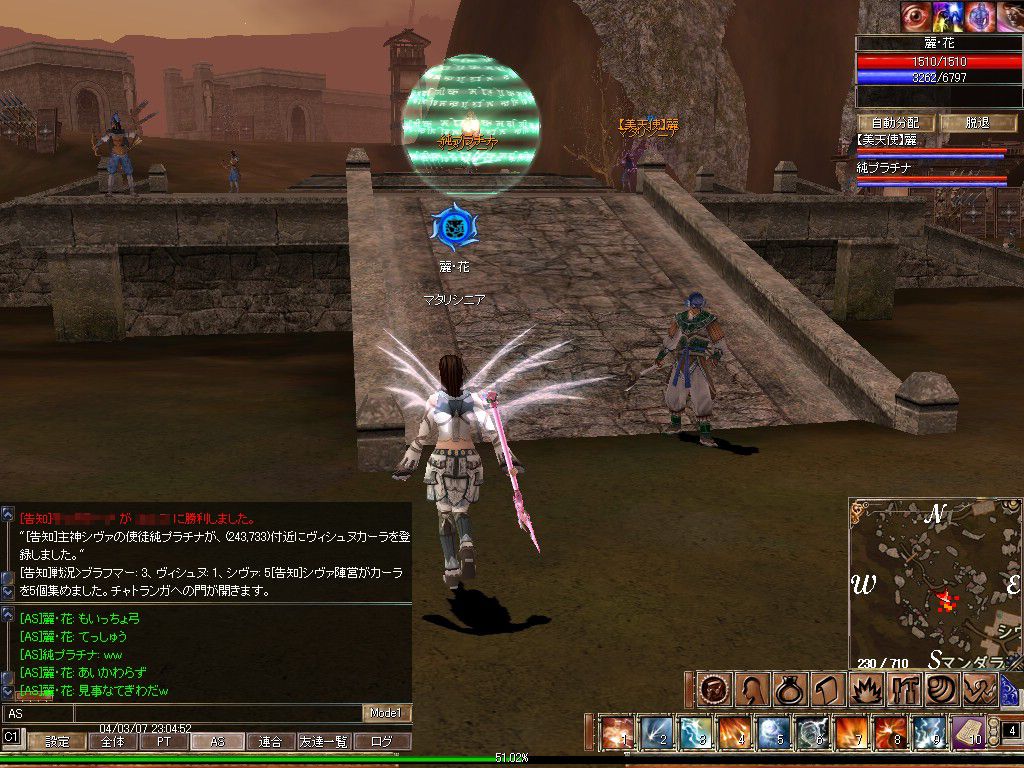Switch chat to the 全体 channel
Screen dimensions: 1024x768
(111, 742)
